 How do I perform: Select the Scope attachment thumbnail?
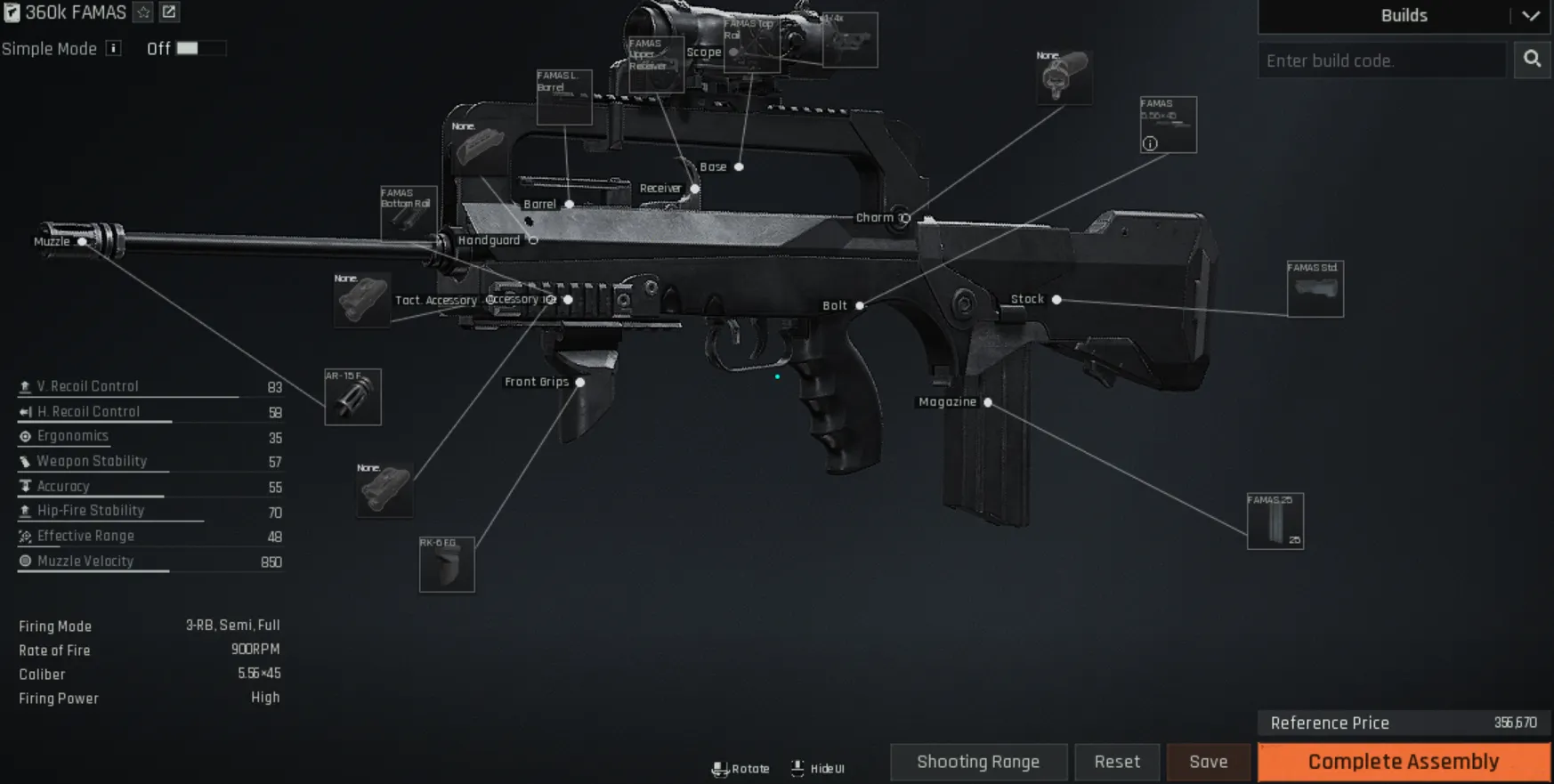click(848, 39)
